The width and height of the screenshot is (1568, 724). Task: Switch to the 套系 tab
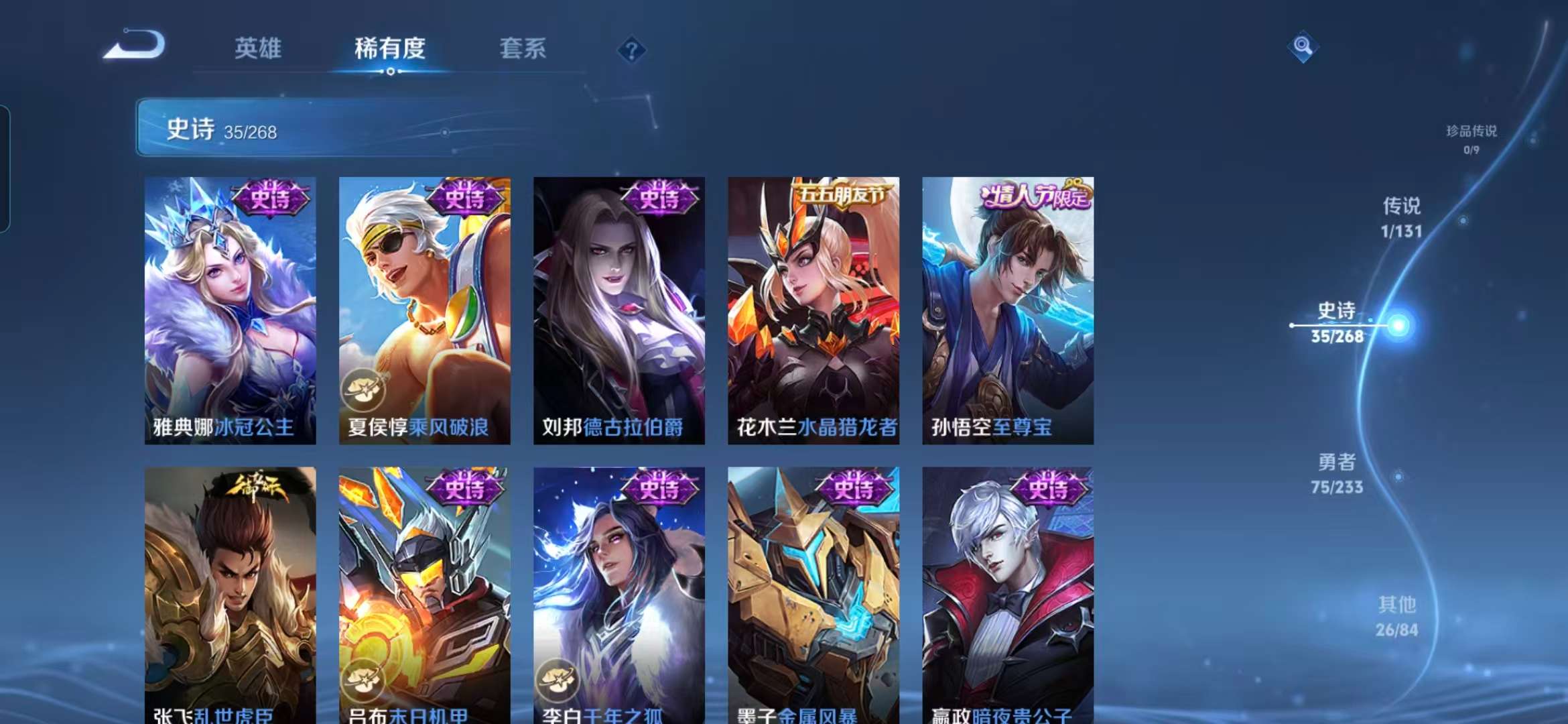(x=523, y=48)
